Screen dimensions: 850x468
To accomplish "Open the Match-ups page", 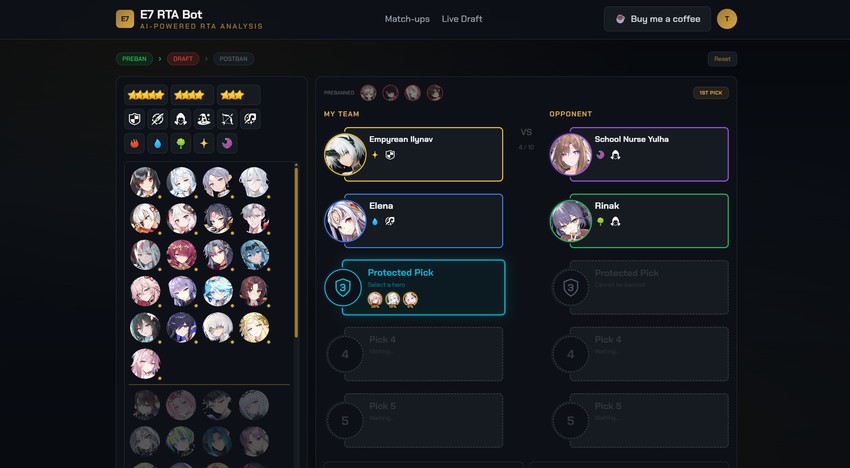I will click(x=407, y=19).
